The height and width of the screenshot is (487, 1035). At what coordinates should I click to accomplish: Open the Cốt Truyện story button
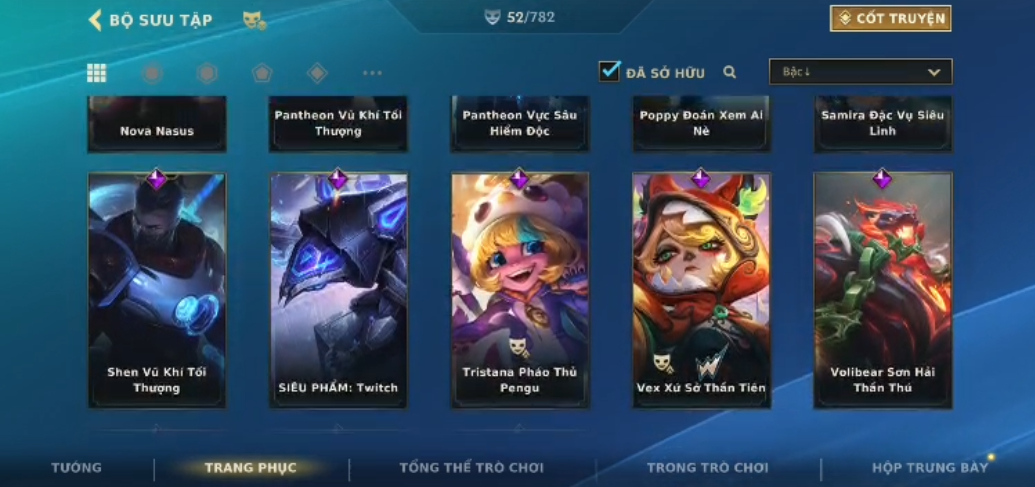click(890, 18)
